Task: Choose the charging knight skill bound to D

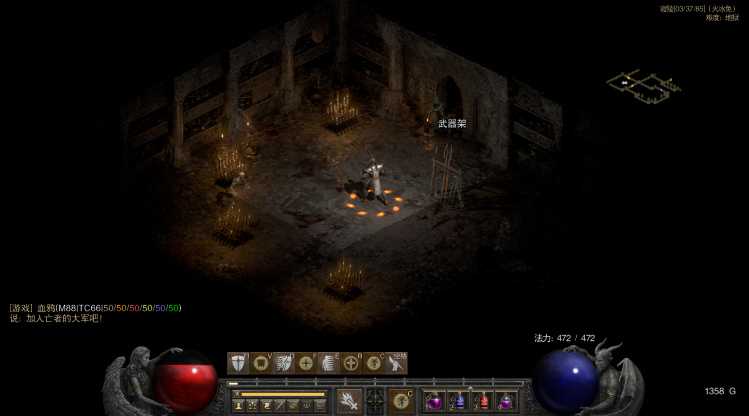Action: pos(285,363)
